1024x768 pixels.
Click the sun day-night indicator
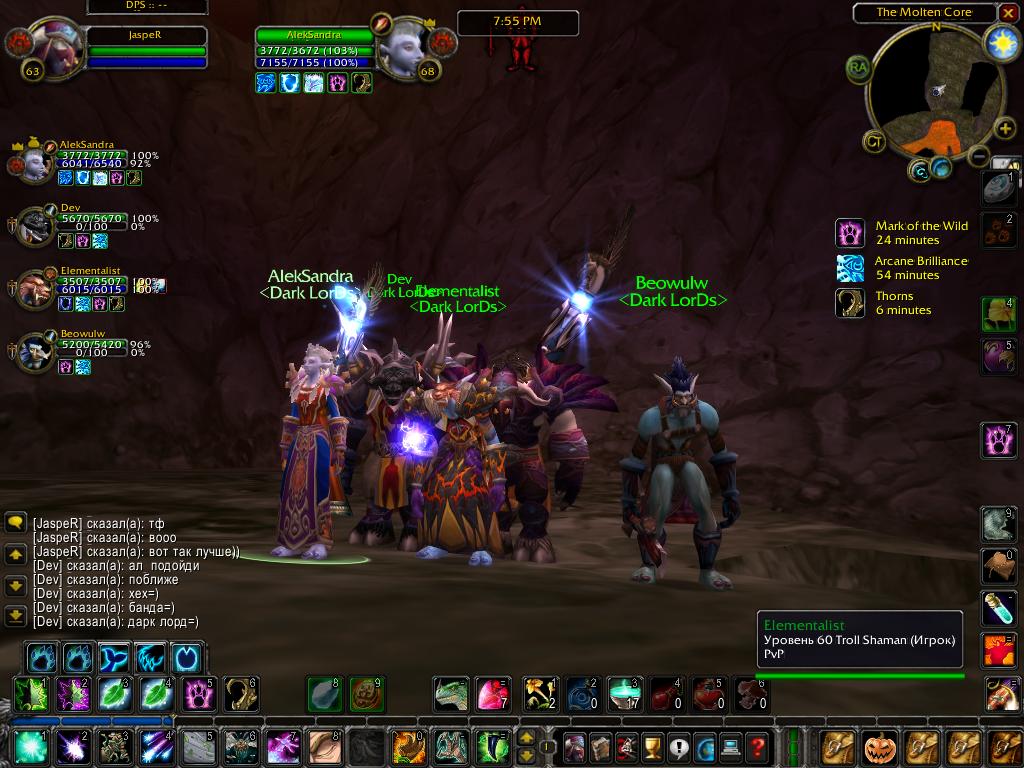pyautogui.click(x=1001, y=42)
